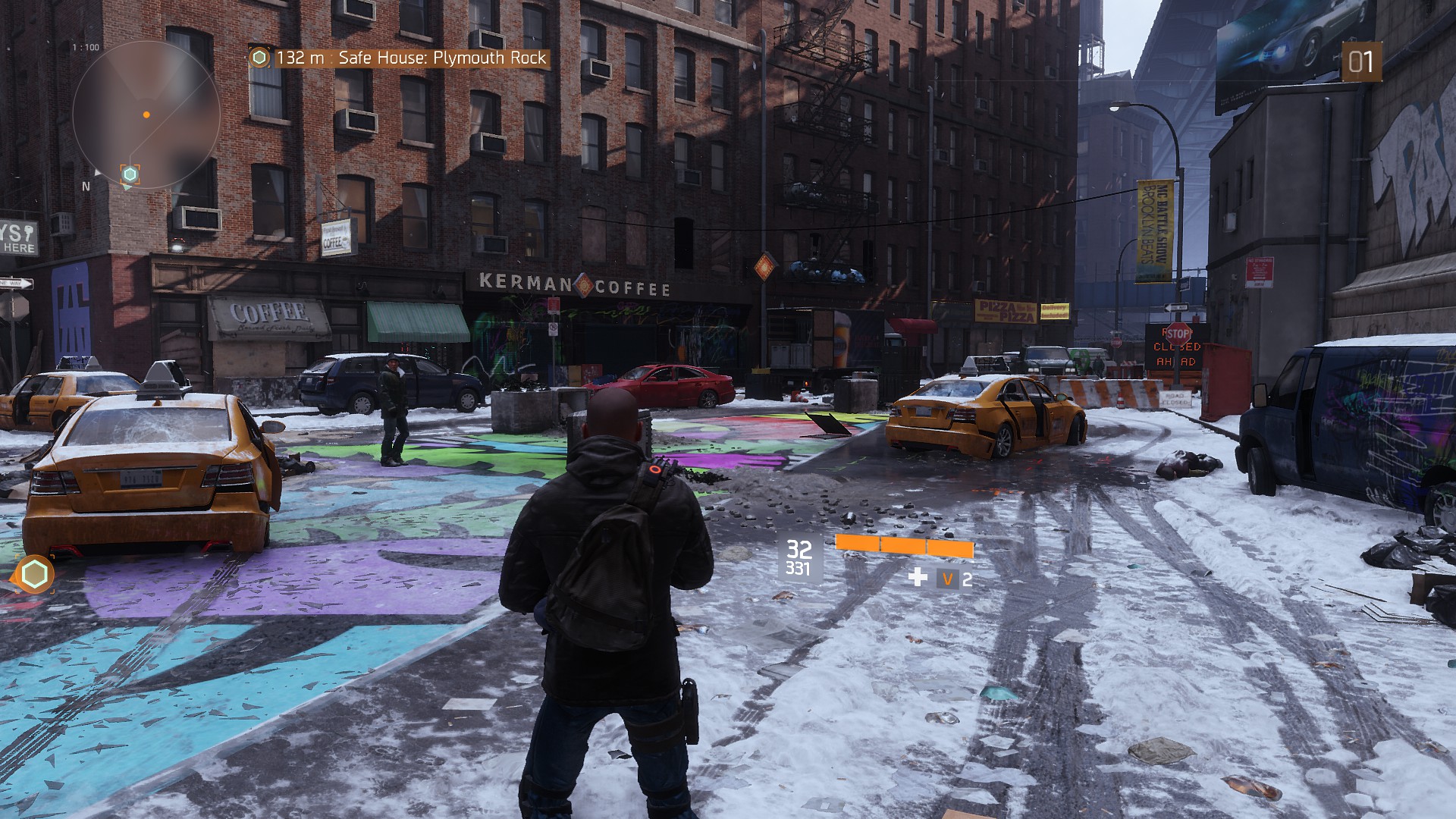Screen dimensions: 1456x819
Task: Select the Safe House: Plymouth Rock objective tracker
Action: tap(400, 58)
